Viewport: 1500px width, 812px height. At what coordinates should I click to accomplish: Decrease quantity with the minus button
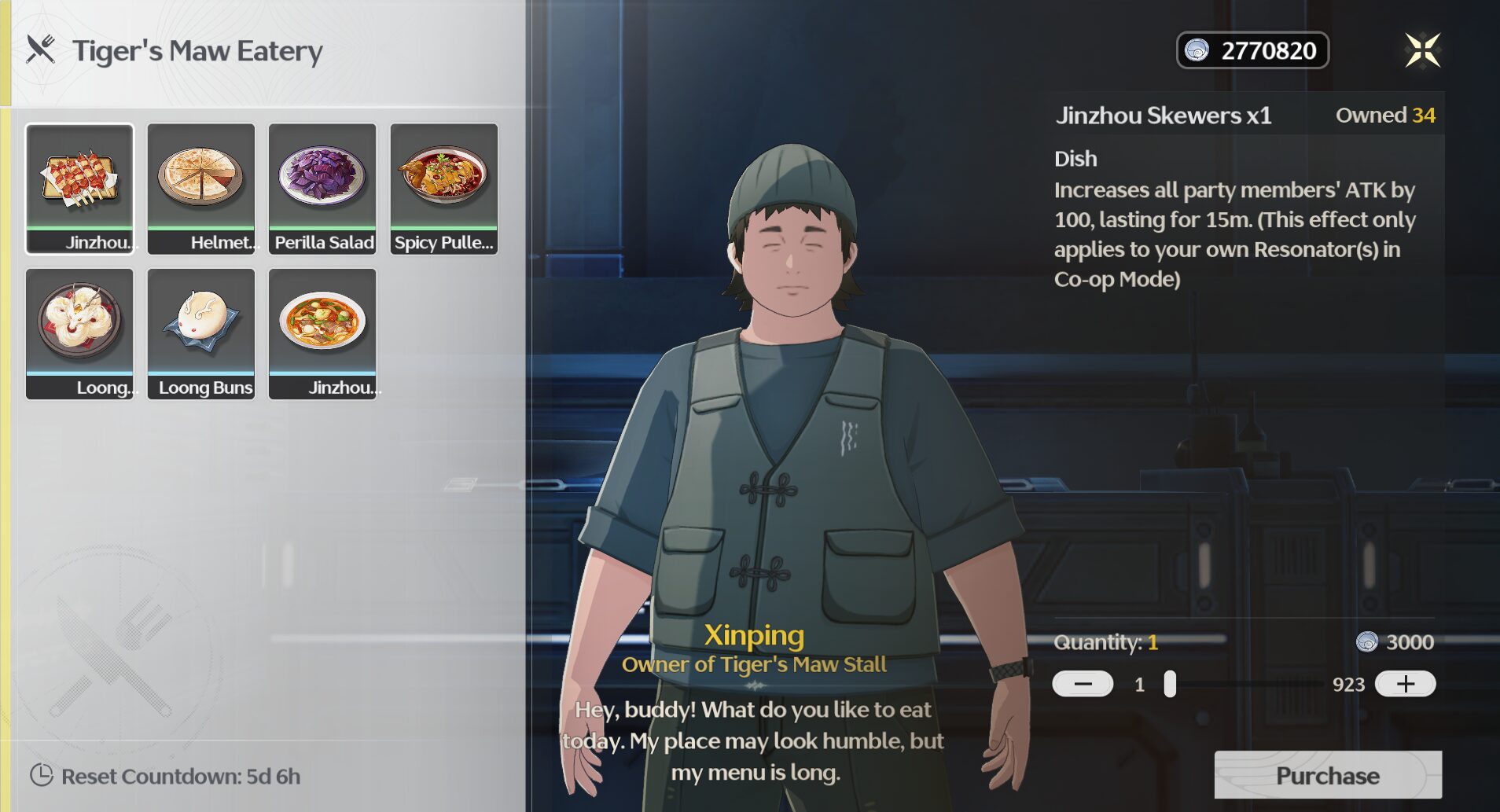pyautogui.click(x=1083, y=683)
